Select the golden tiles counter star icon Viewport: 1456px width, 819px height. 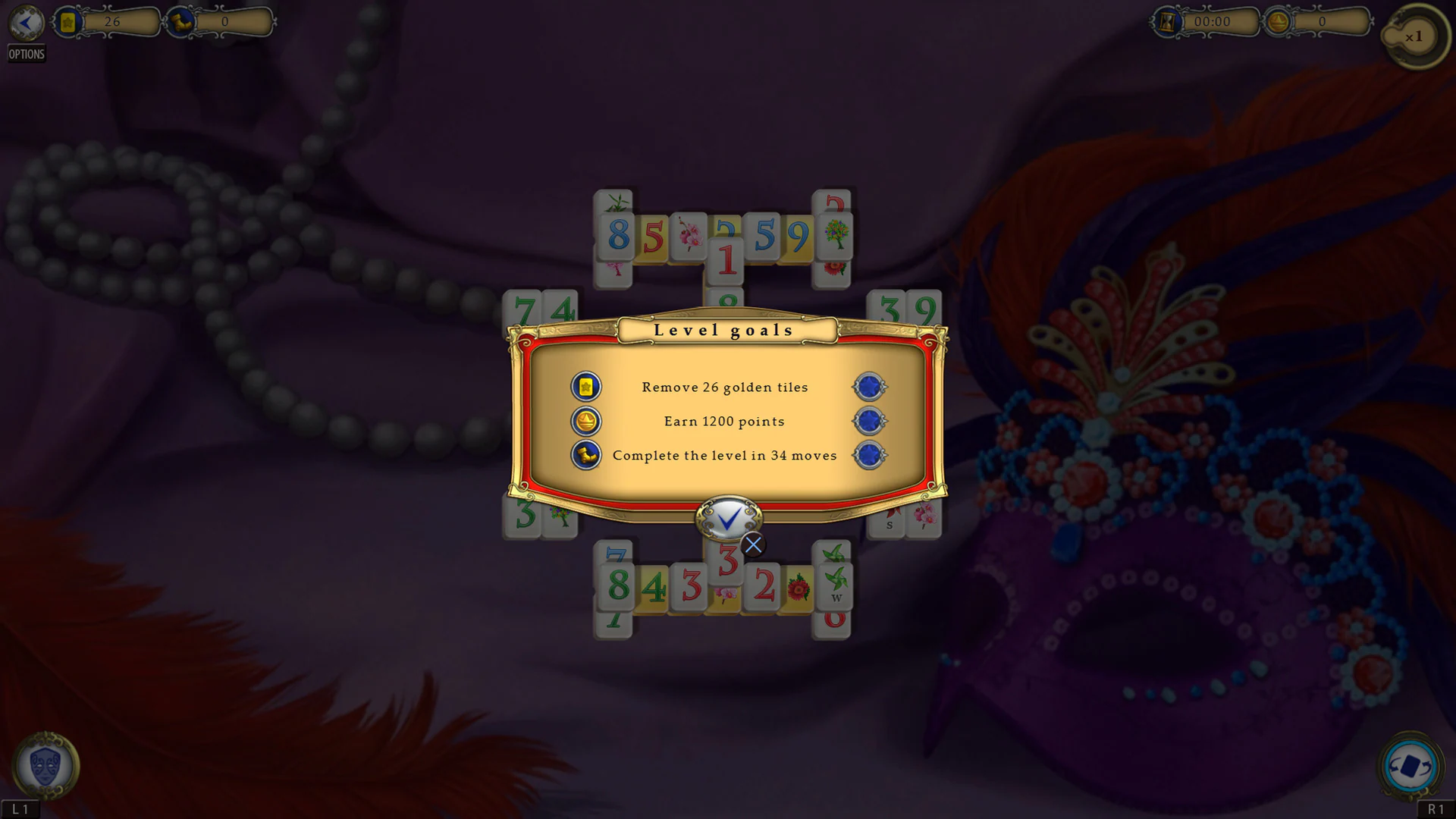(x=68, y=22)
